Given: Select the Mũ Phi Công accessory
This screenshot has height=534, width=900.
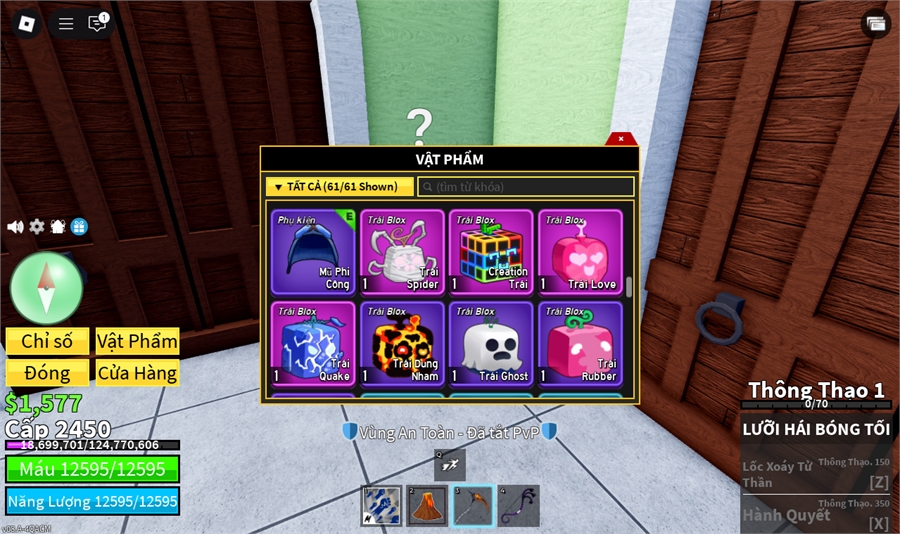Looking at the screenshot, I should point(311,252).
